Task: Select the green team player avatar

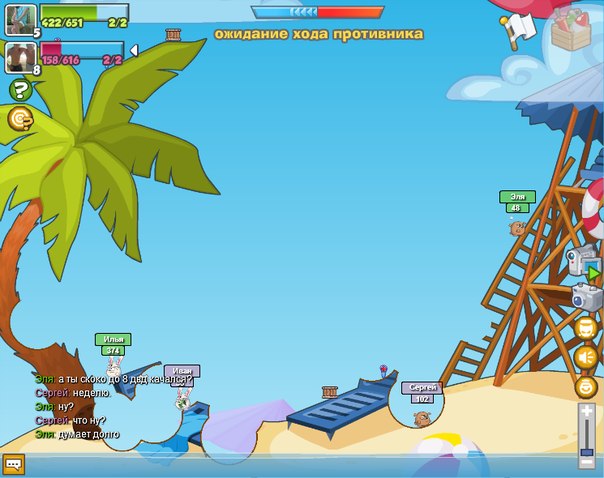Action: click(21, 20)
